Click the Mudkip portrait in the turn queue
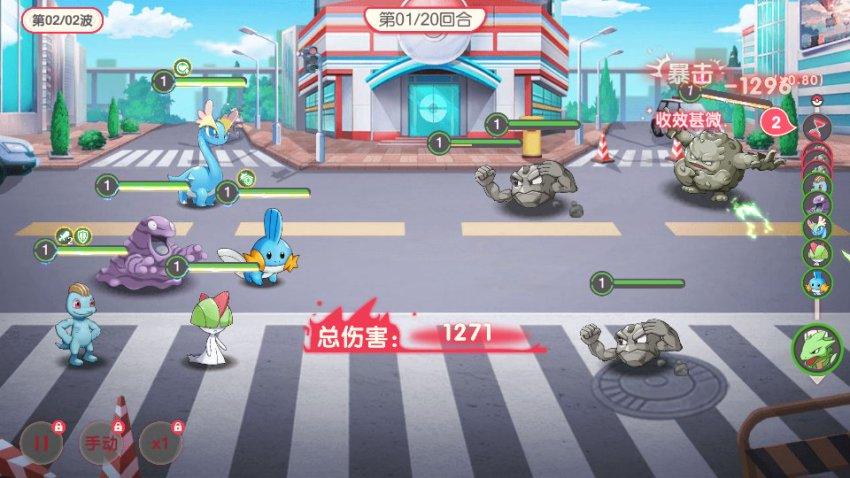850x478 pixels. pos(817,283)
